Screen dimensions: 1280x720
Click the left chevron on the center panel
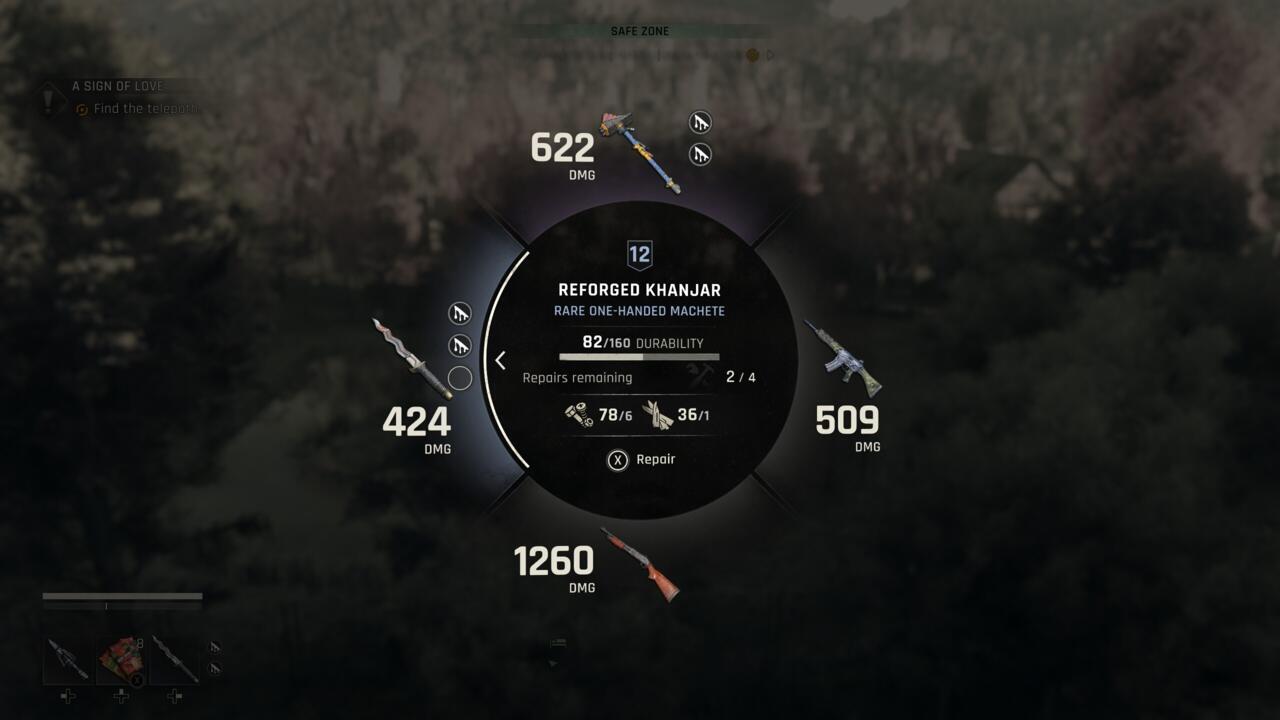pos(499,360)
